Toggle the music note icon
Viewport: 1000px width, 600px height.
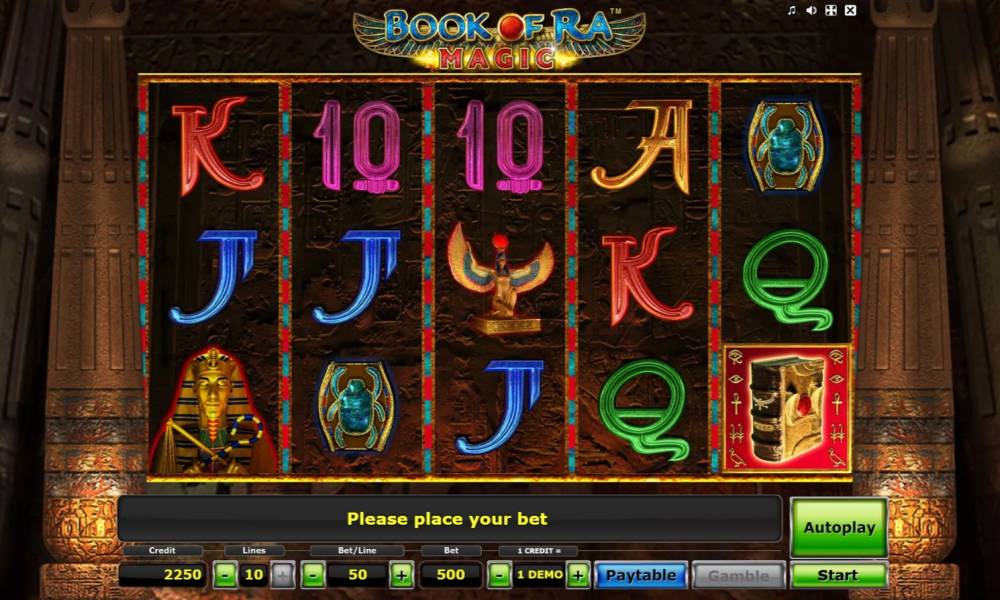[x=792, y=11]
